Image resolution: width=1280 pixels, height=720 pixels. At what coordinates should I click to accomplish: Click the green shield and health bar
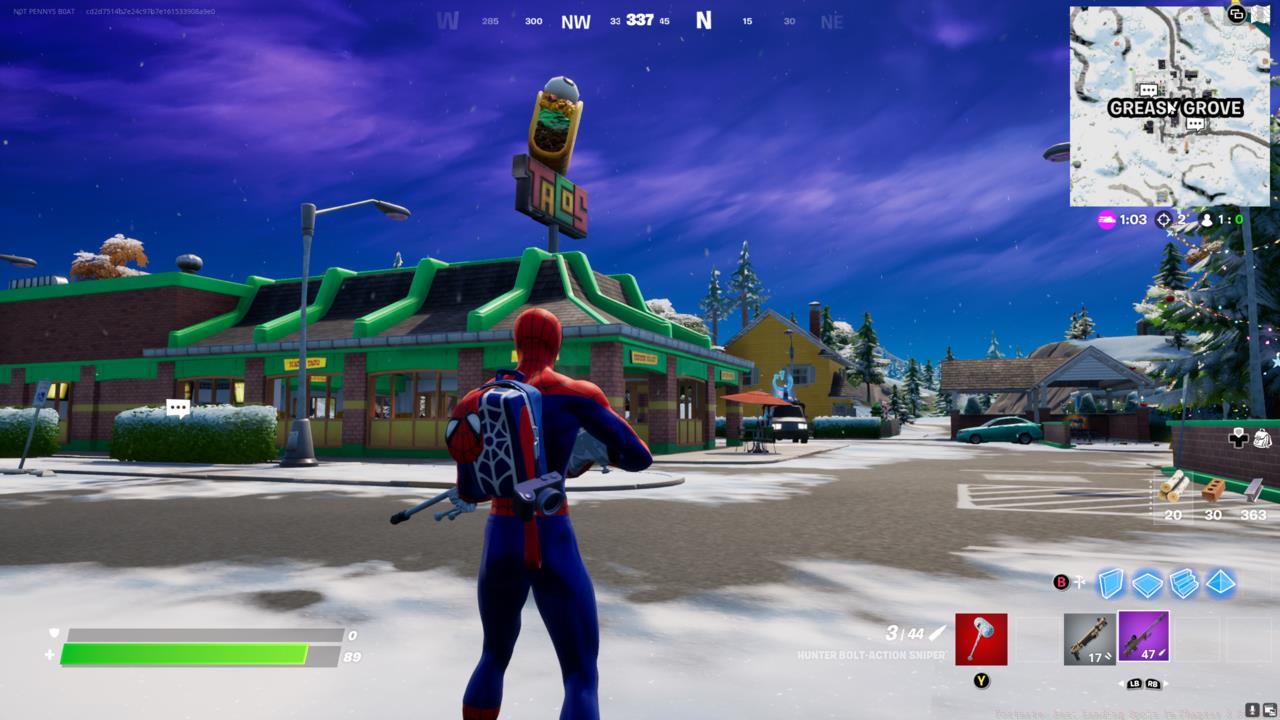(195, 650)
